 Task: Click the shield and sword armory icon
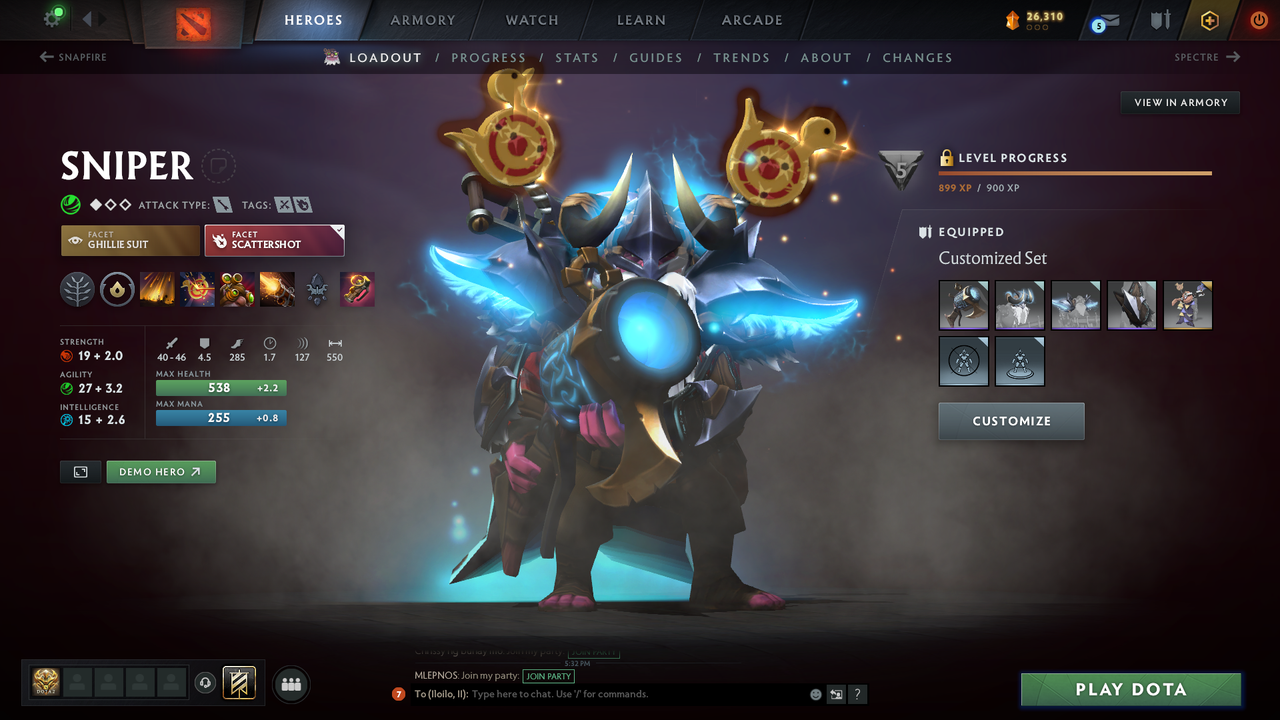click(x=1160, y=19)
